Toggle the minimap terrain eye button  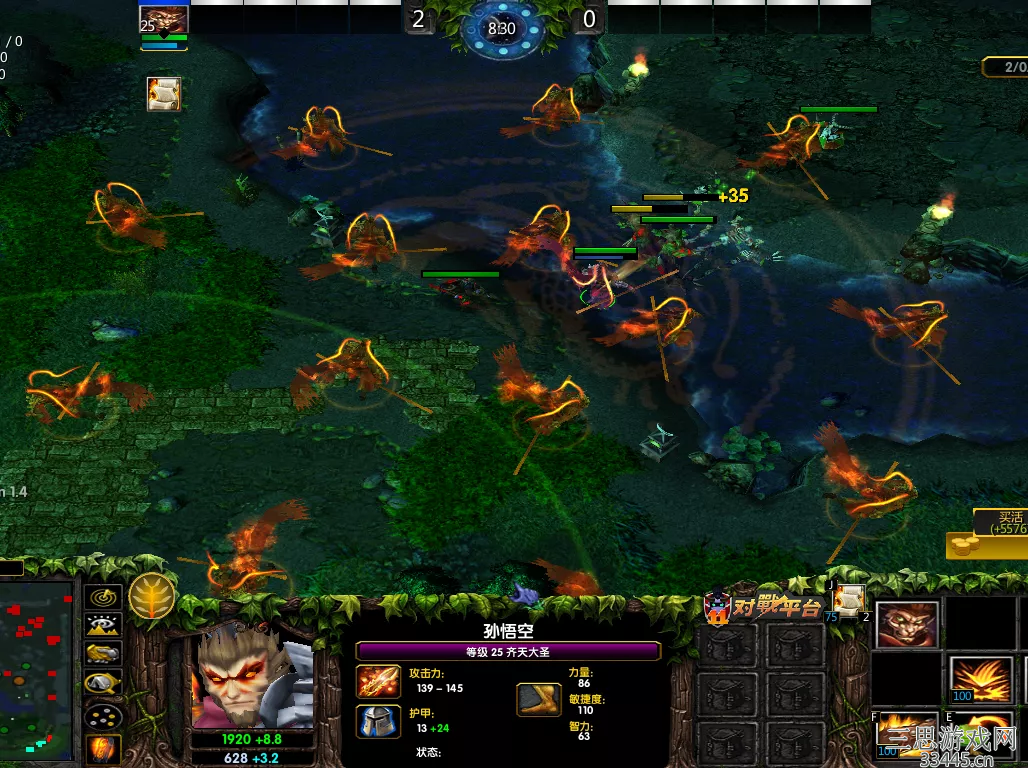coord(103,626)
